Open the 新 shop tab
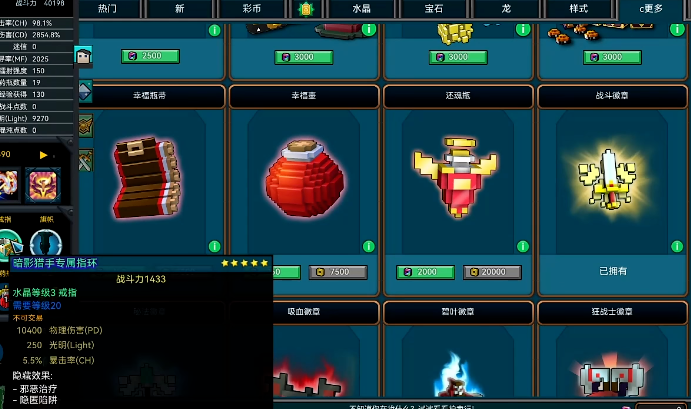The image size is (691, 409). [179, 8]
